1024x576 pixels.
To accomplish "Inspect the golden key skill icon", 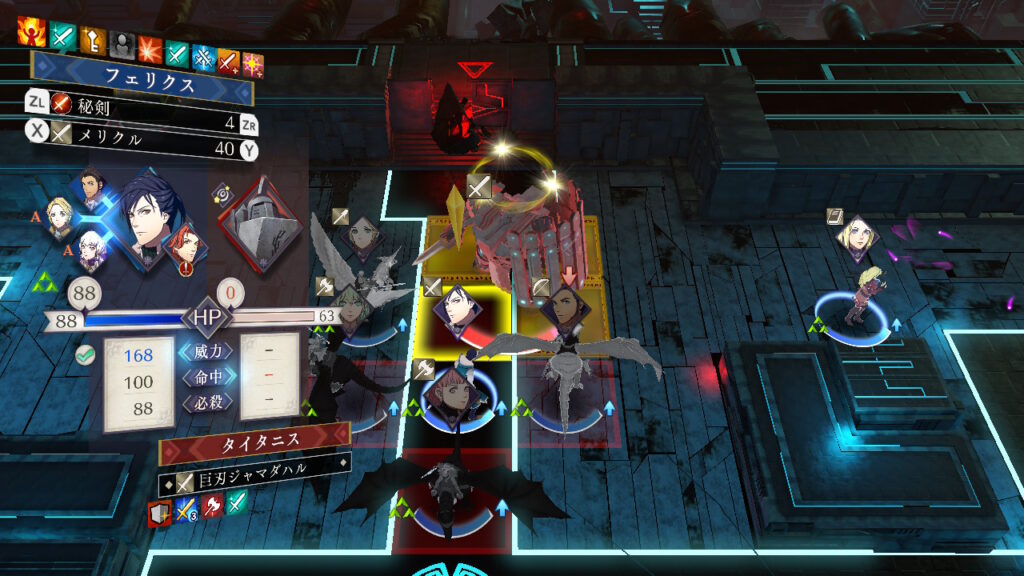I will click(x=92, y=38).
